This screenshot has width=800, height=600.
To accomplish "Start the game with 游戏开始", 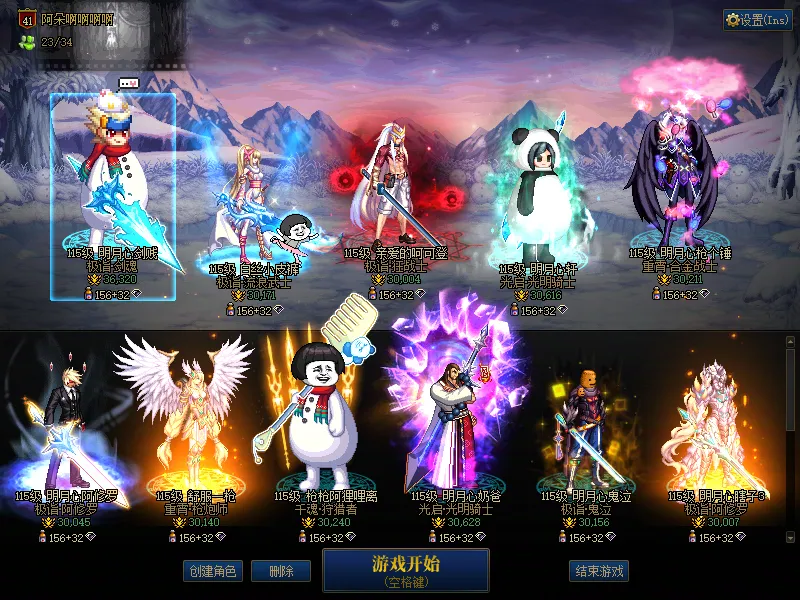I will coord(405,569).
